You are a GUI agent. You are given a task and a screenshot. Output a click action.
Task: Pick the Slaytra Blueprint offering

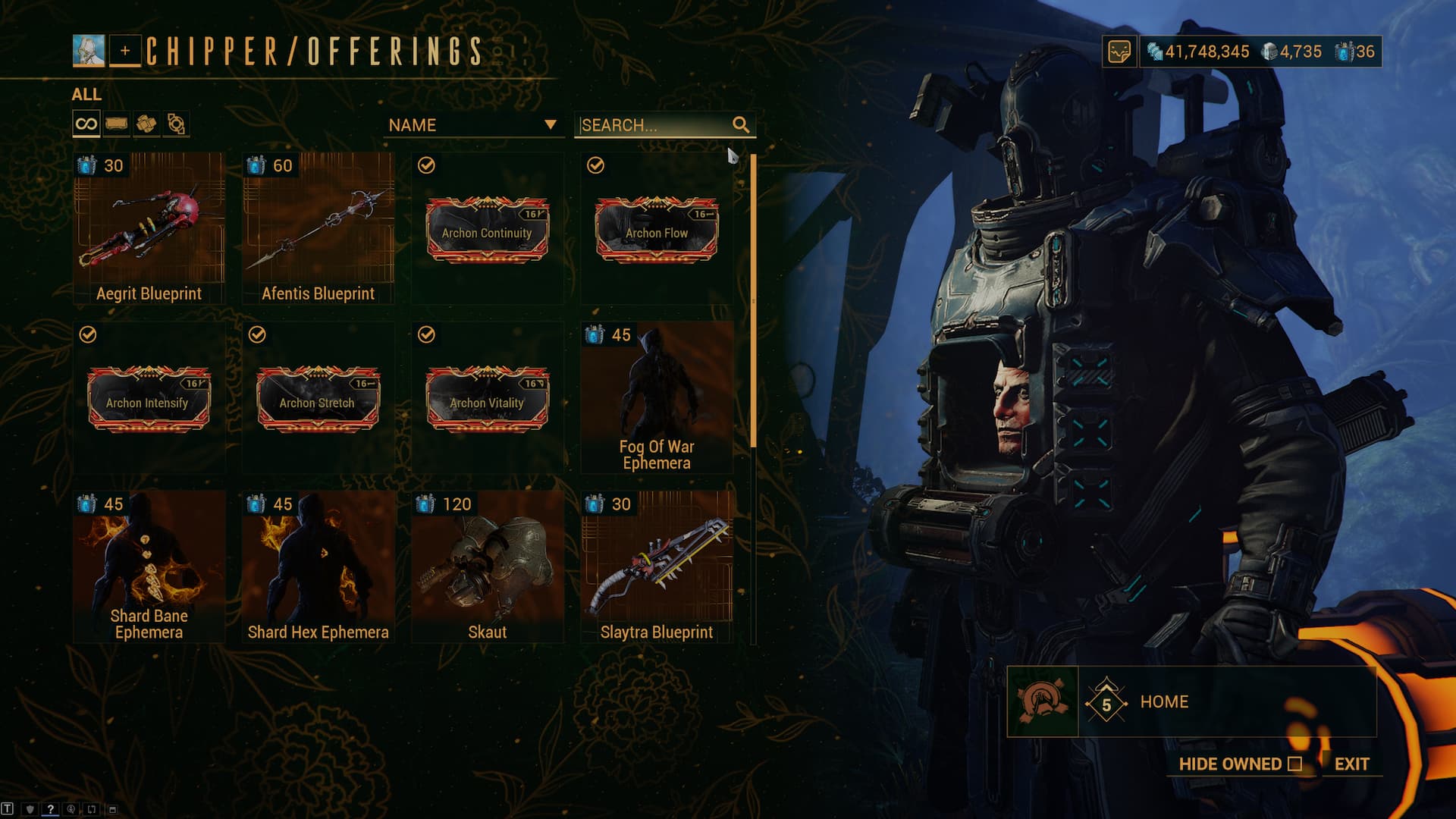pos(657,566)
